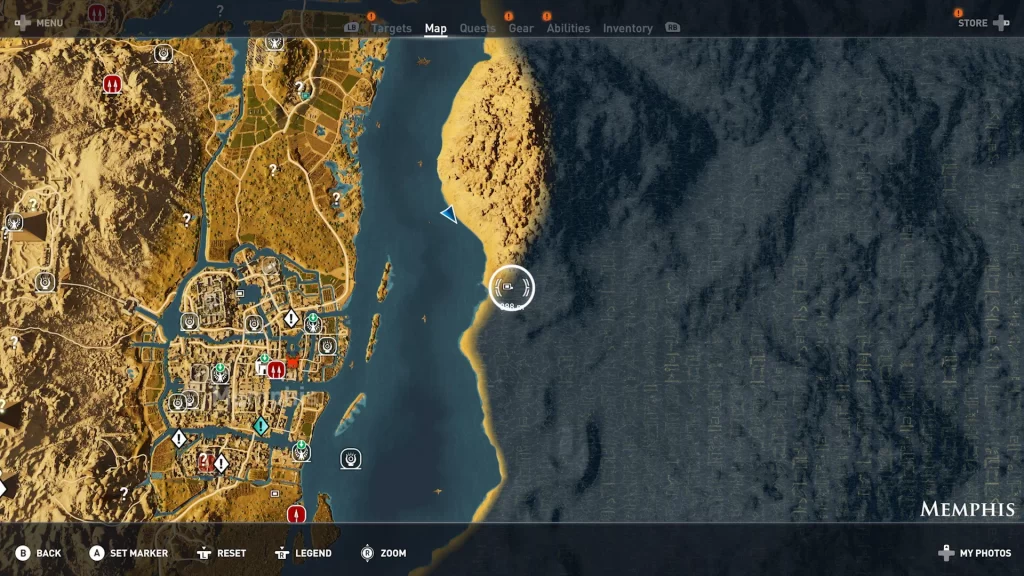Select the eye icon on the river

pos(350,458)
